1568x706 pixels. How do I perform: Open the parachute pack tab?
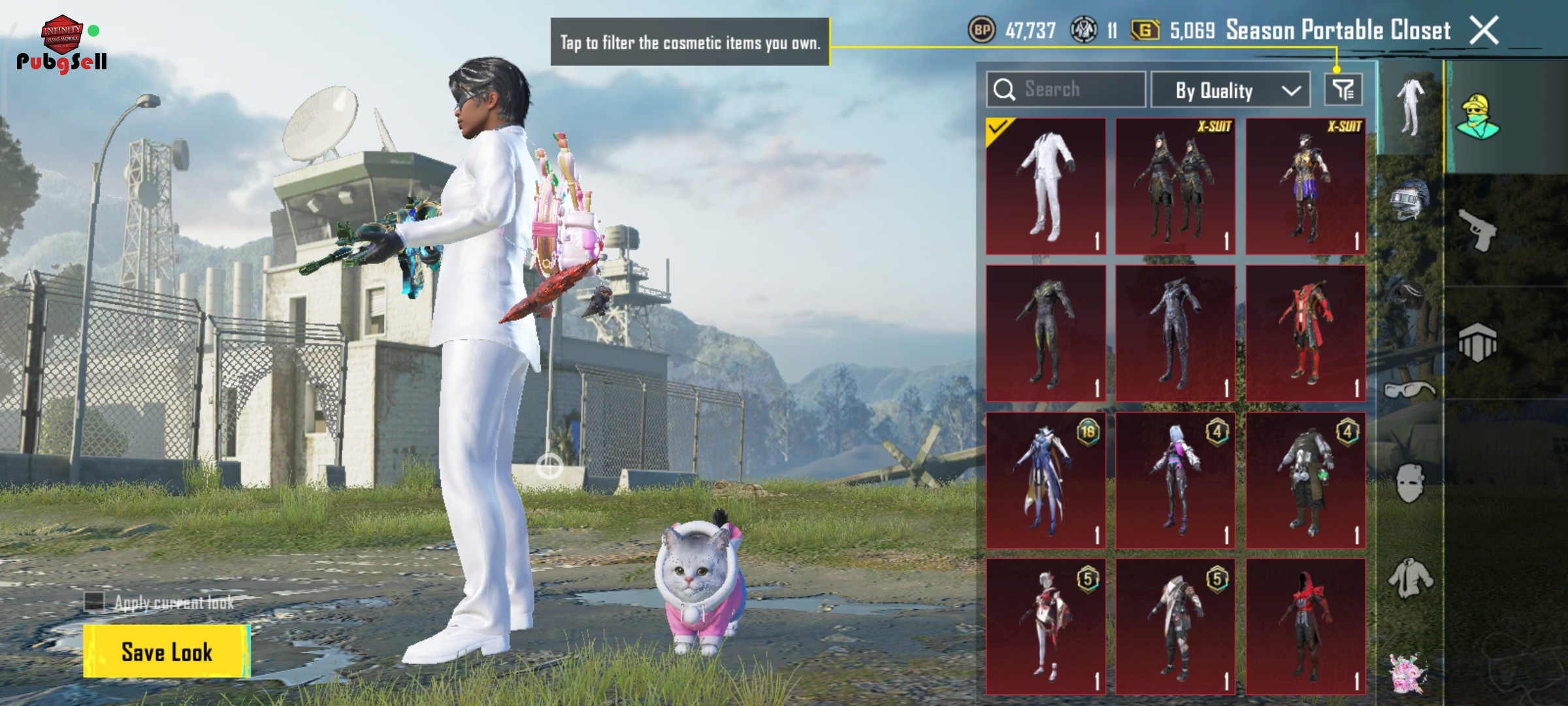(1477, 342)
